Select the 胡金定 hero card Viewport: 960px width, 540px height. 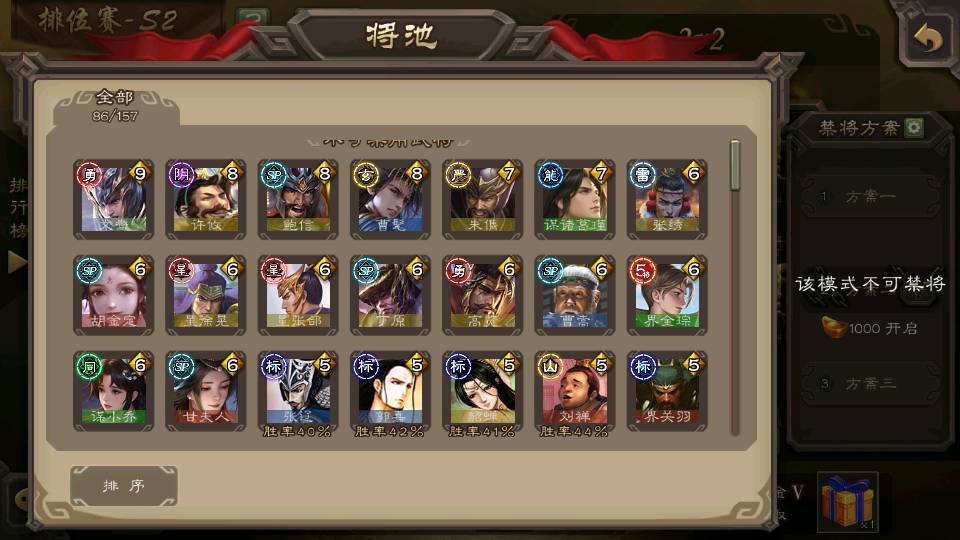coord(114,295)
